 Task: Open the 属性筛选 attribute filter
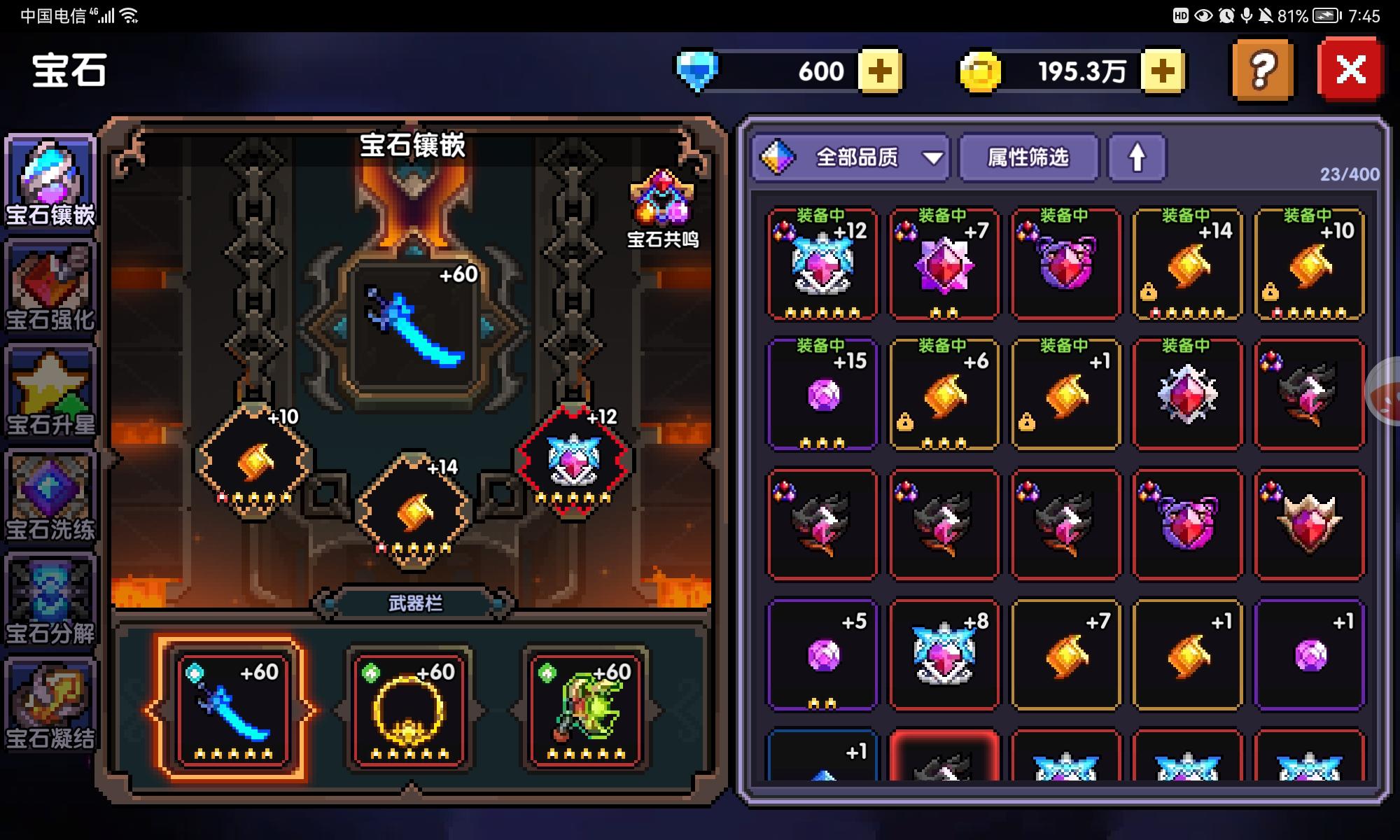tap(1029, 159)
